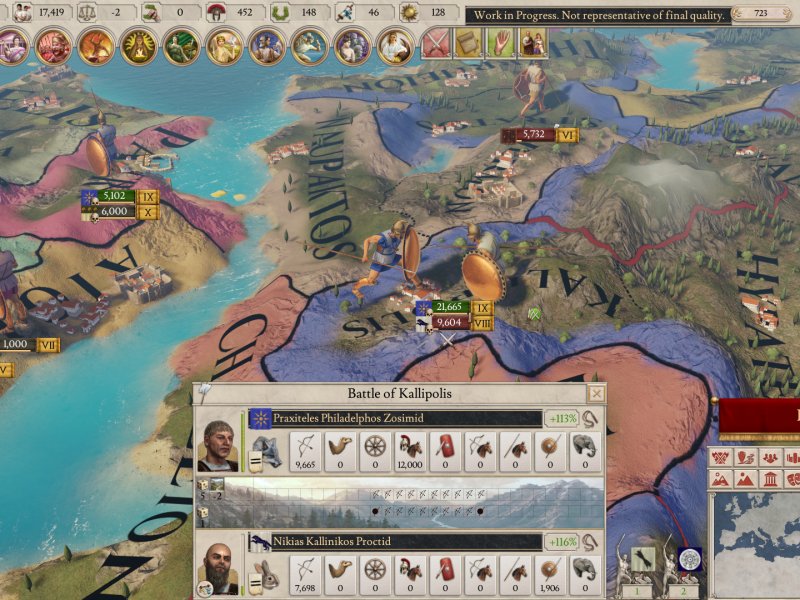Open the round toga-clad man portrait button
This screenshot has height=600, width=800.
[x=395, y=45]
